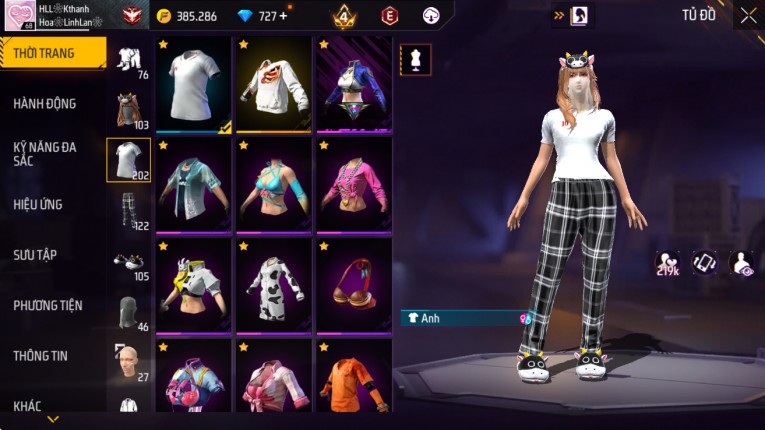Select the plain white t-shirt item
The image size is (765, 430).
coord(194,85)
